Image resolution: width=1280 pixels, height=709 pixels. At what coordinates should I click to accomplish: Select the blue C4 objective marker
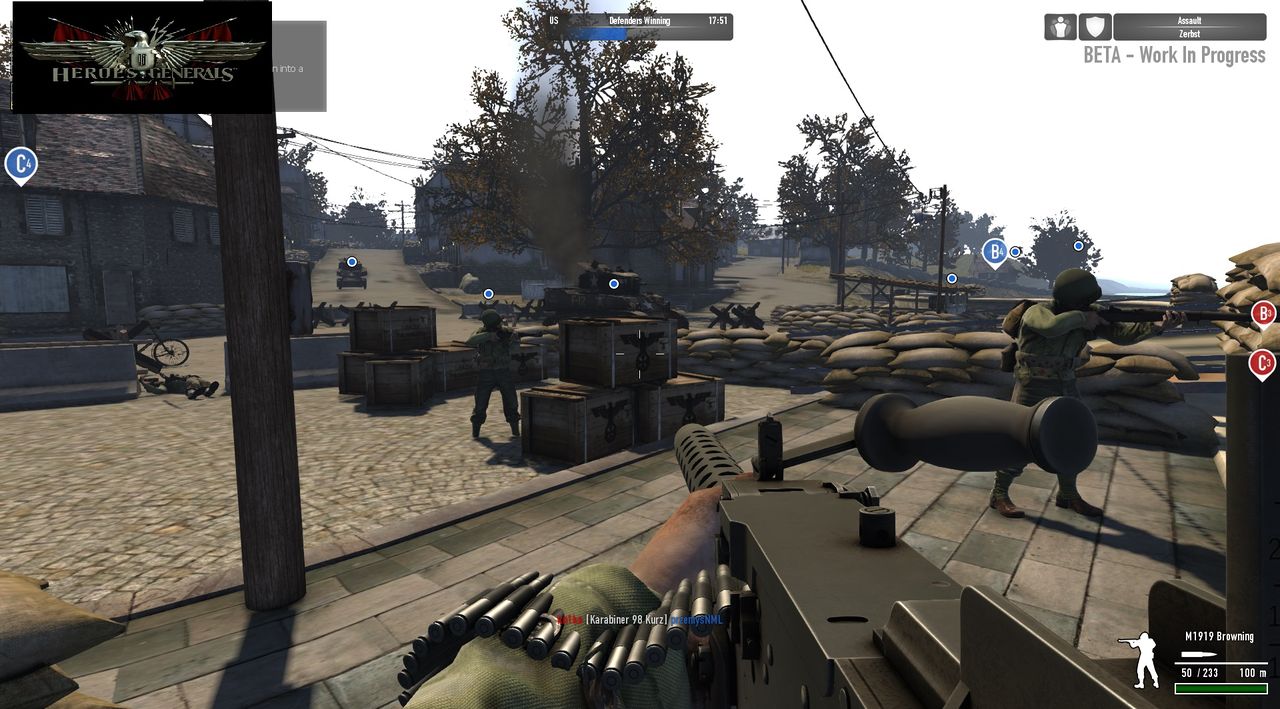tap(20, 164)
